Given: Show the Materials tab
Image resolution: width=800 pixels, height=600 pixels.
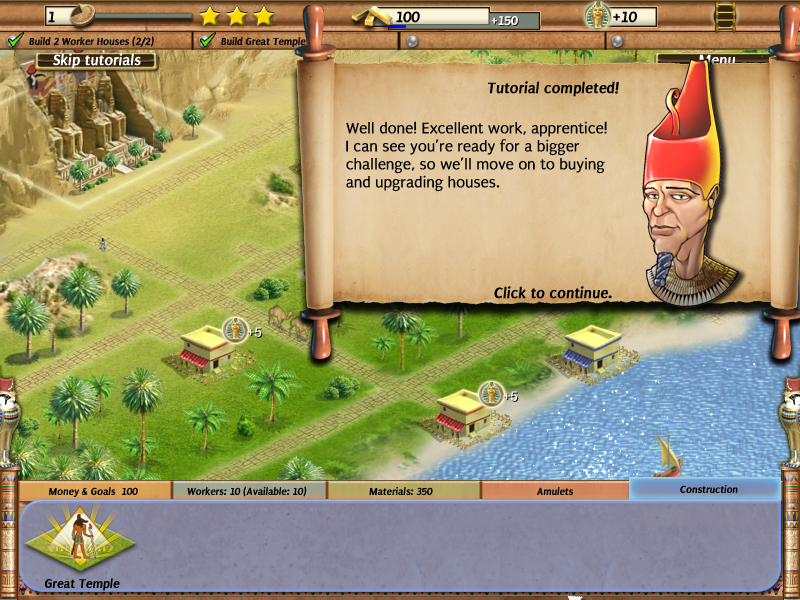Looking at the screenshot, I should click(x=403, y=491).
